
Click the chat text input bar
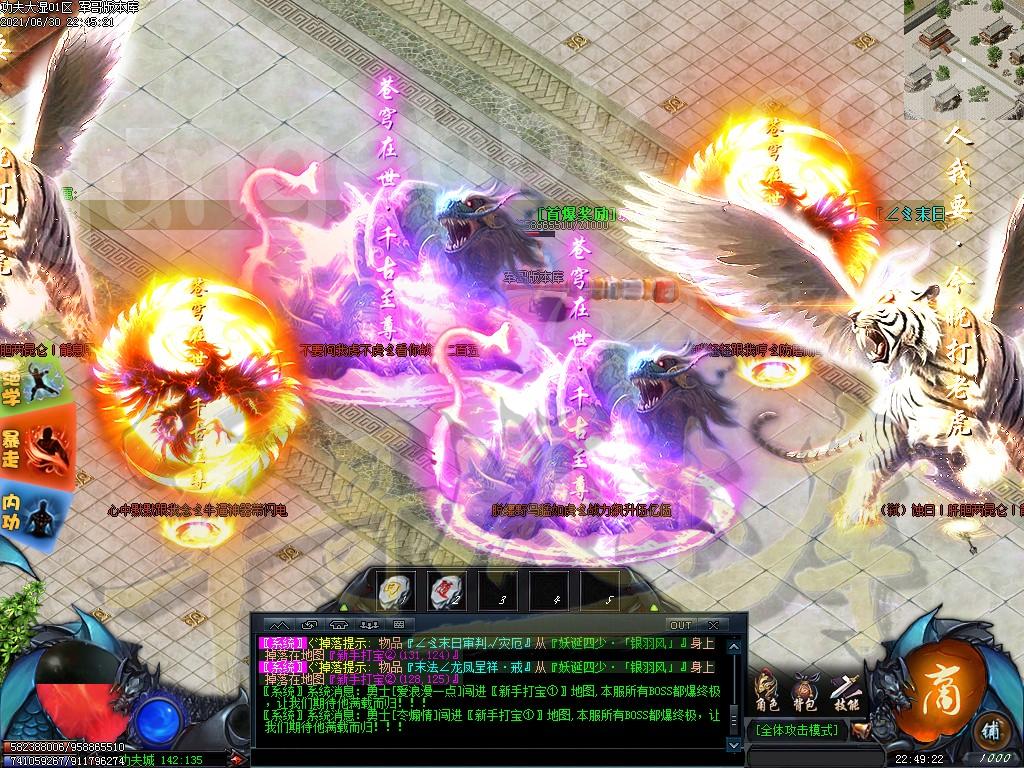pos(490,755)
